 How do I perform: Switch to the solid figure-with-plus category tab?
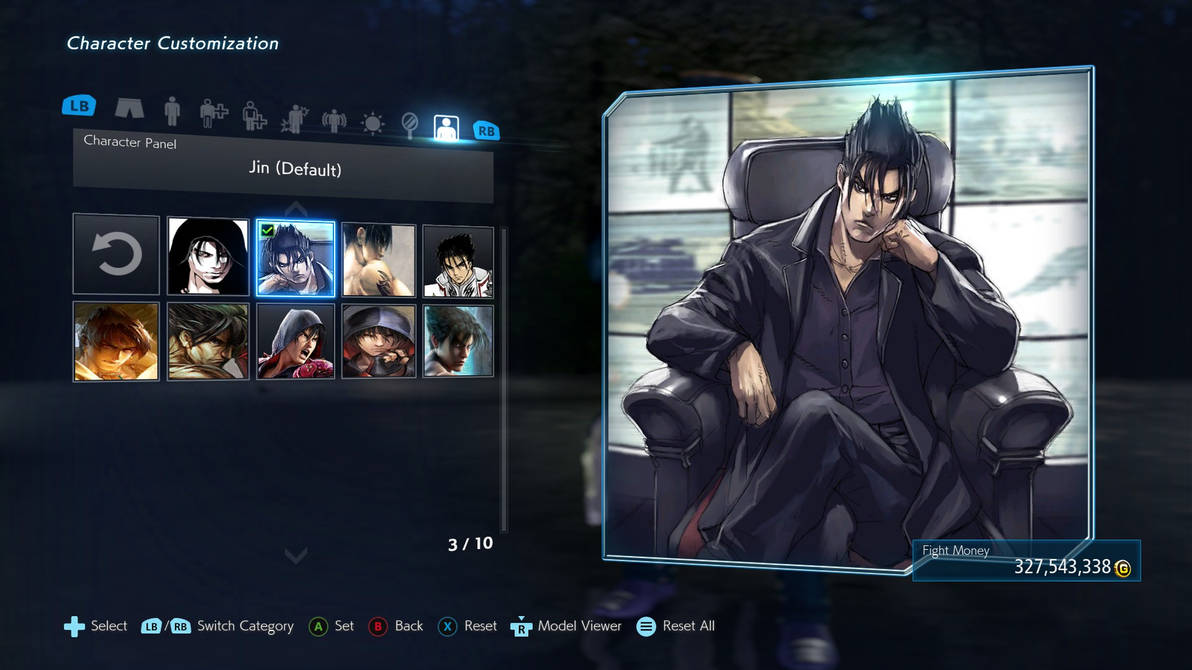click(212, 114)
